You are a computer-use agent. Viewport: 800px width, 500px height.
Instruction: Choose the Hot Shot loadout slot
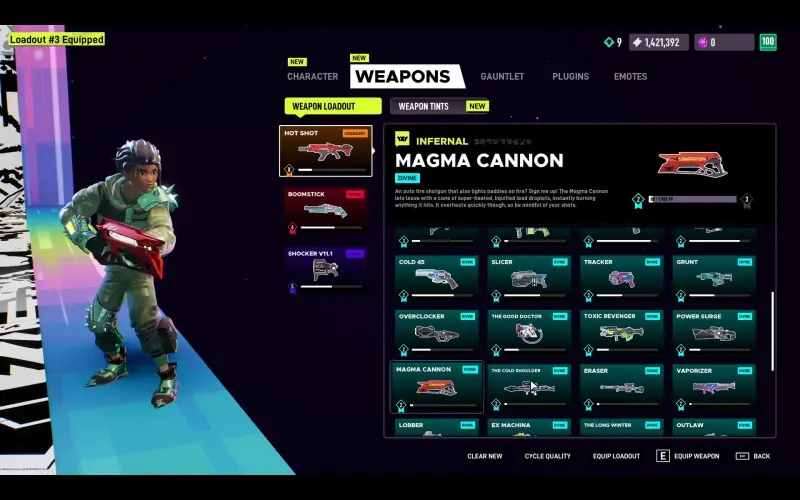click(x=325, y=150)
